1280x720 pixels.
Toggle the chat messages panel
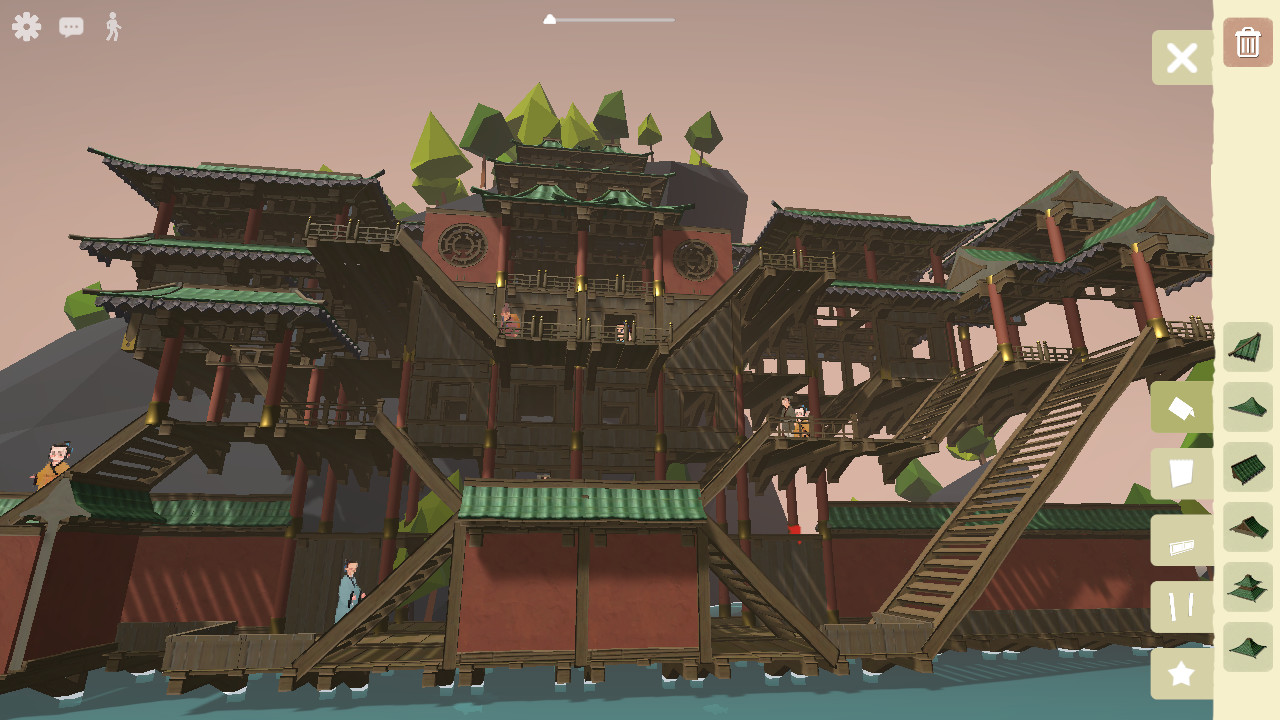tap(70, 27)
